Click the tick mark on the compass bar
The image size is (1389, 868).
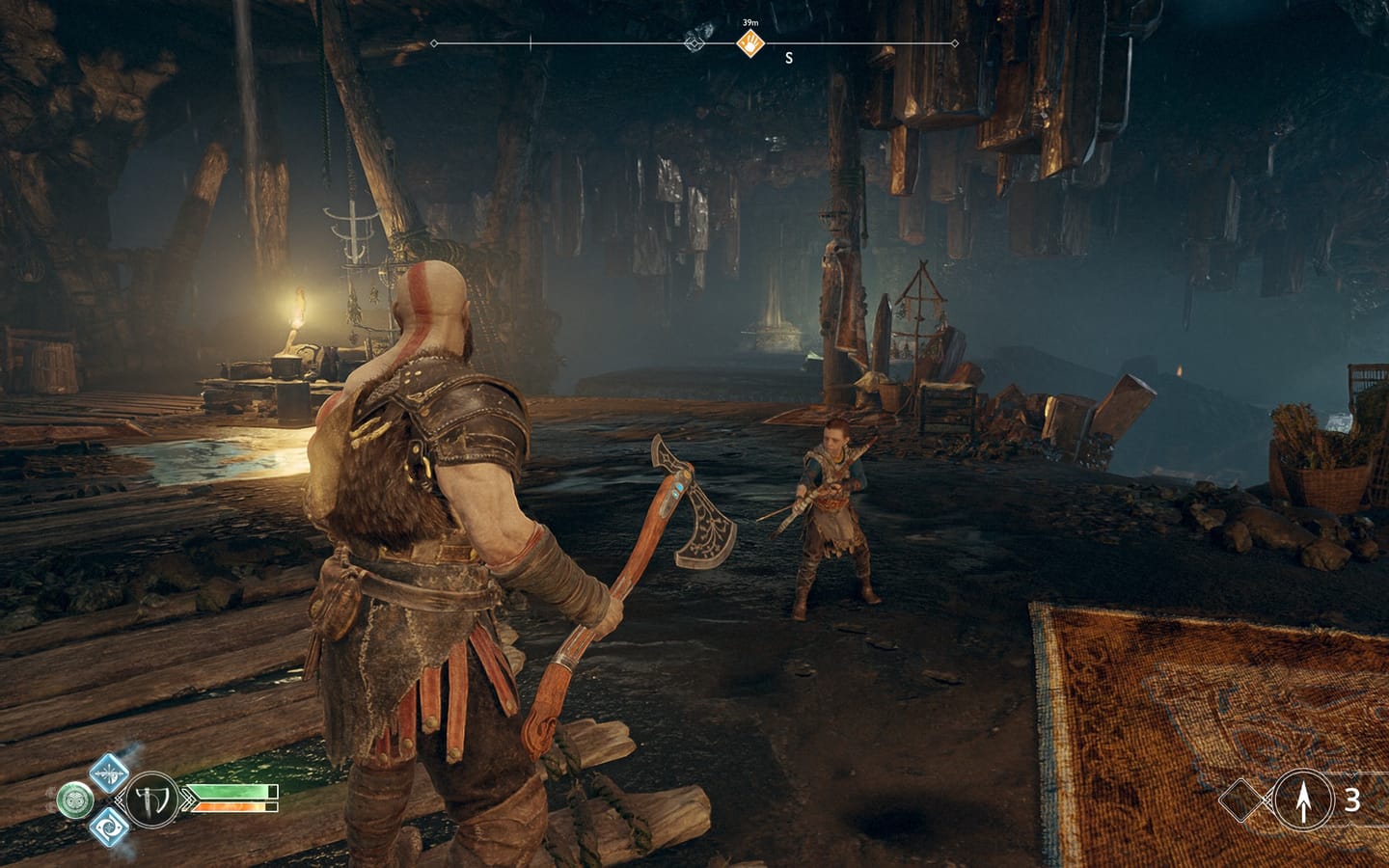click(531, 41)
